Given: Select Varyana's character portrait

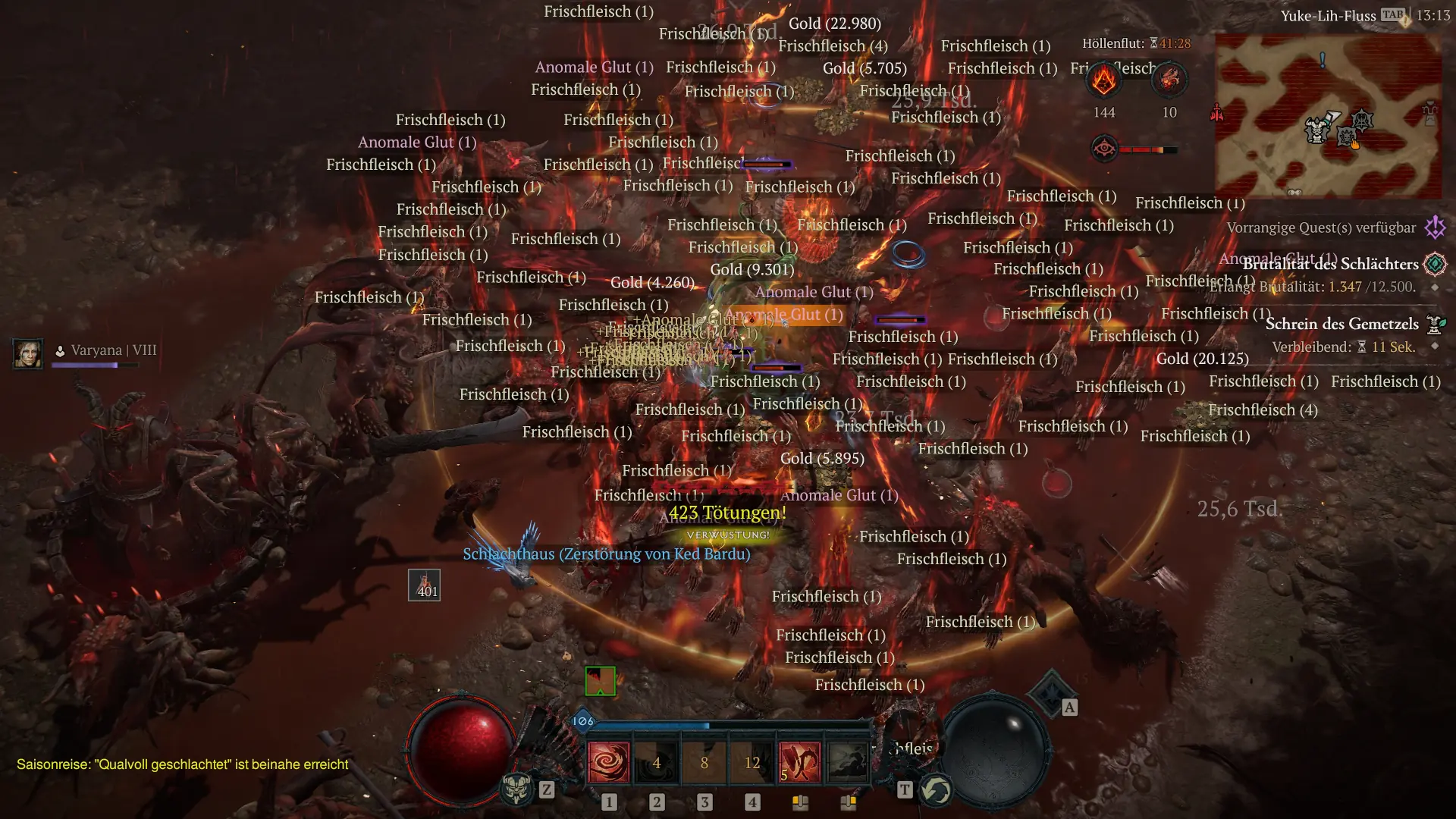Looking at the screenshot, I should point(28,353).
